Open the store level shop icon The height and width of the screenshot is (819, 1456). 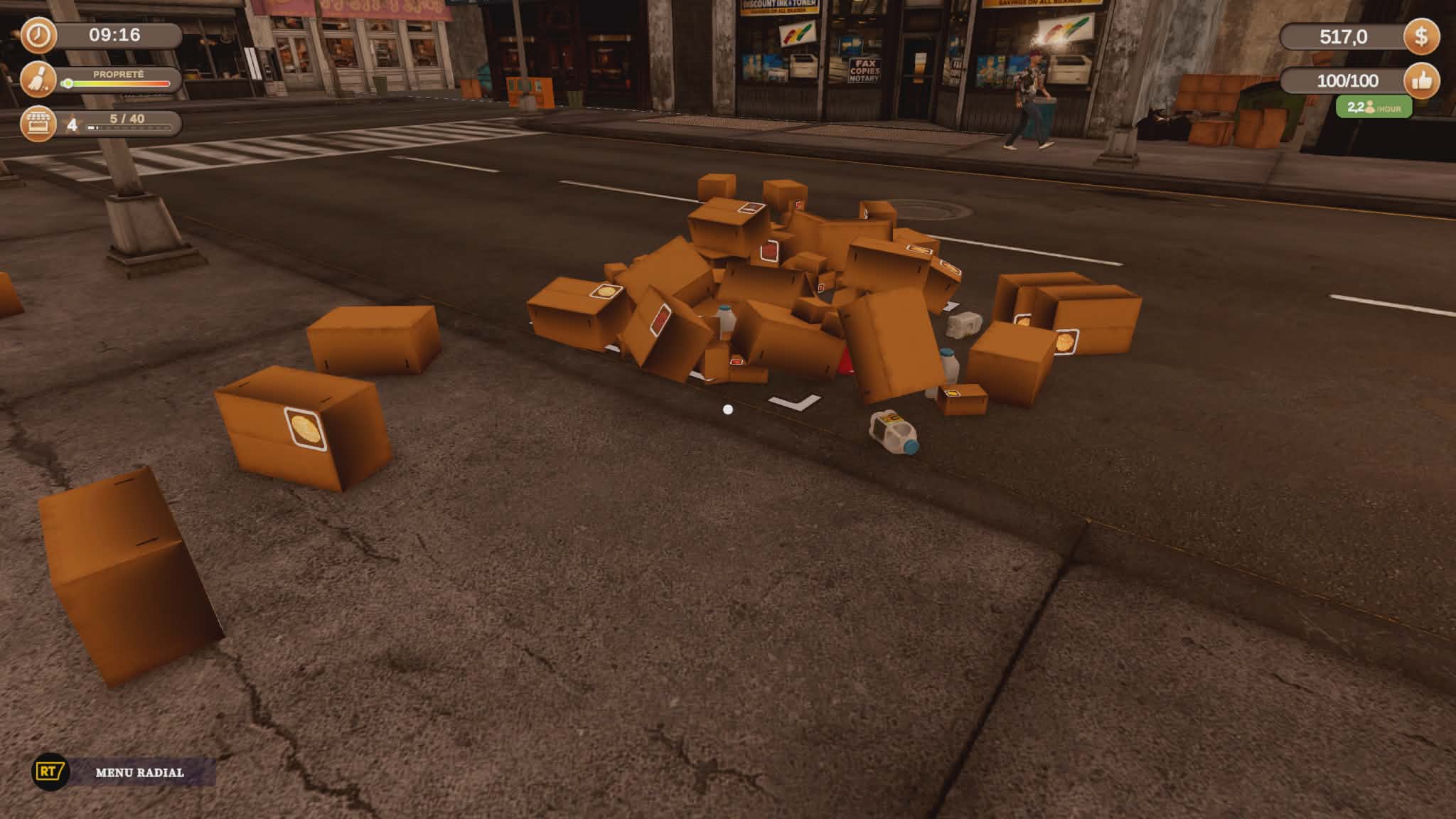38,124
